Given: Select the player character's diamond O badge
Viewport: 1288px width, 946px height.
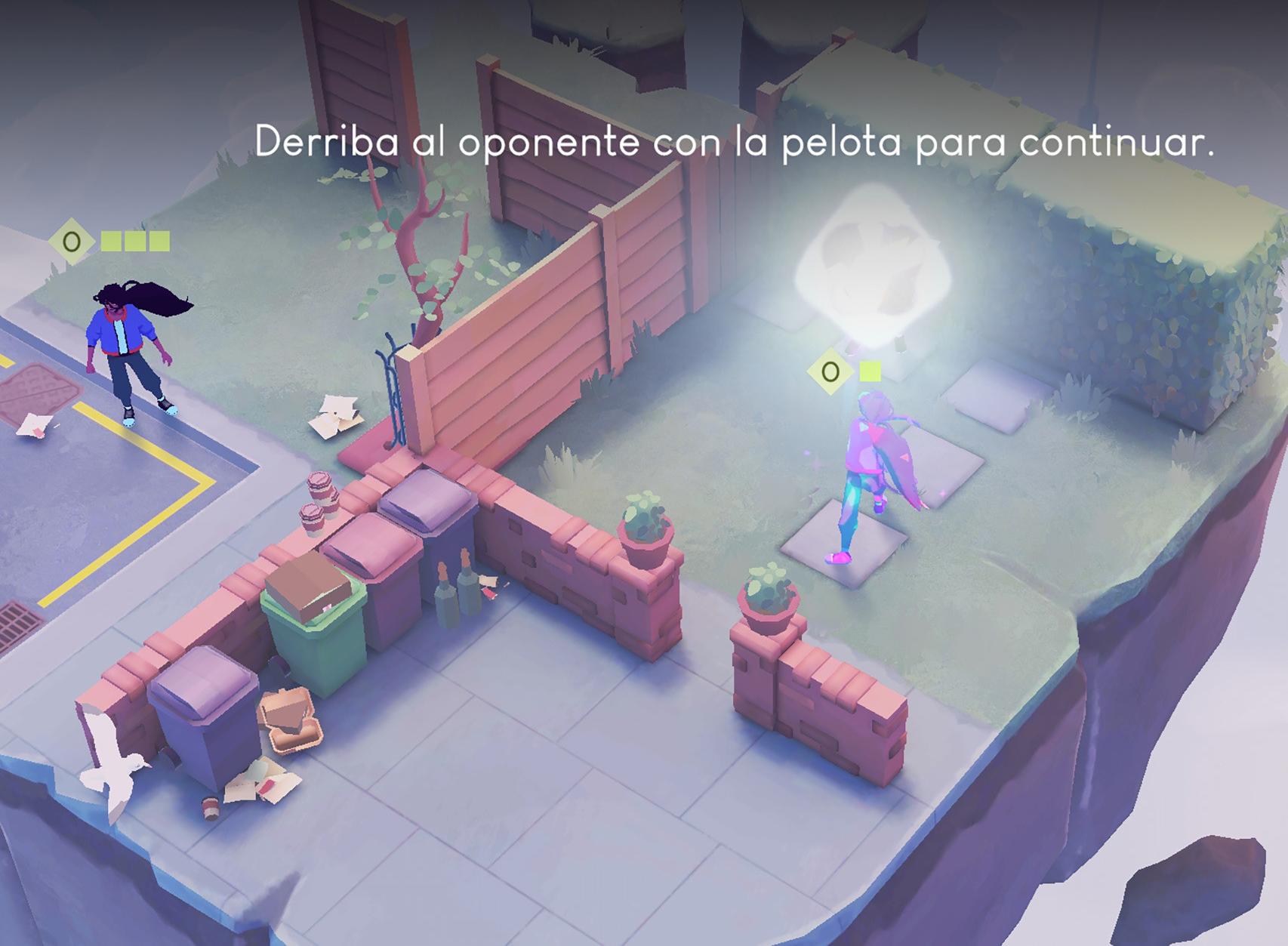Looking at the screenshot, I should [x=72, y=243].
